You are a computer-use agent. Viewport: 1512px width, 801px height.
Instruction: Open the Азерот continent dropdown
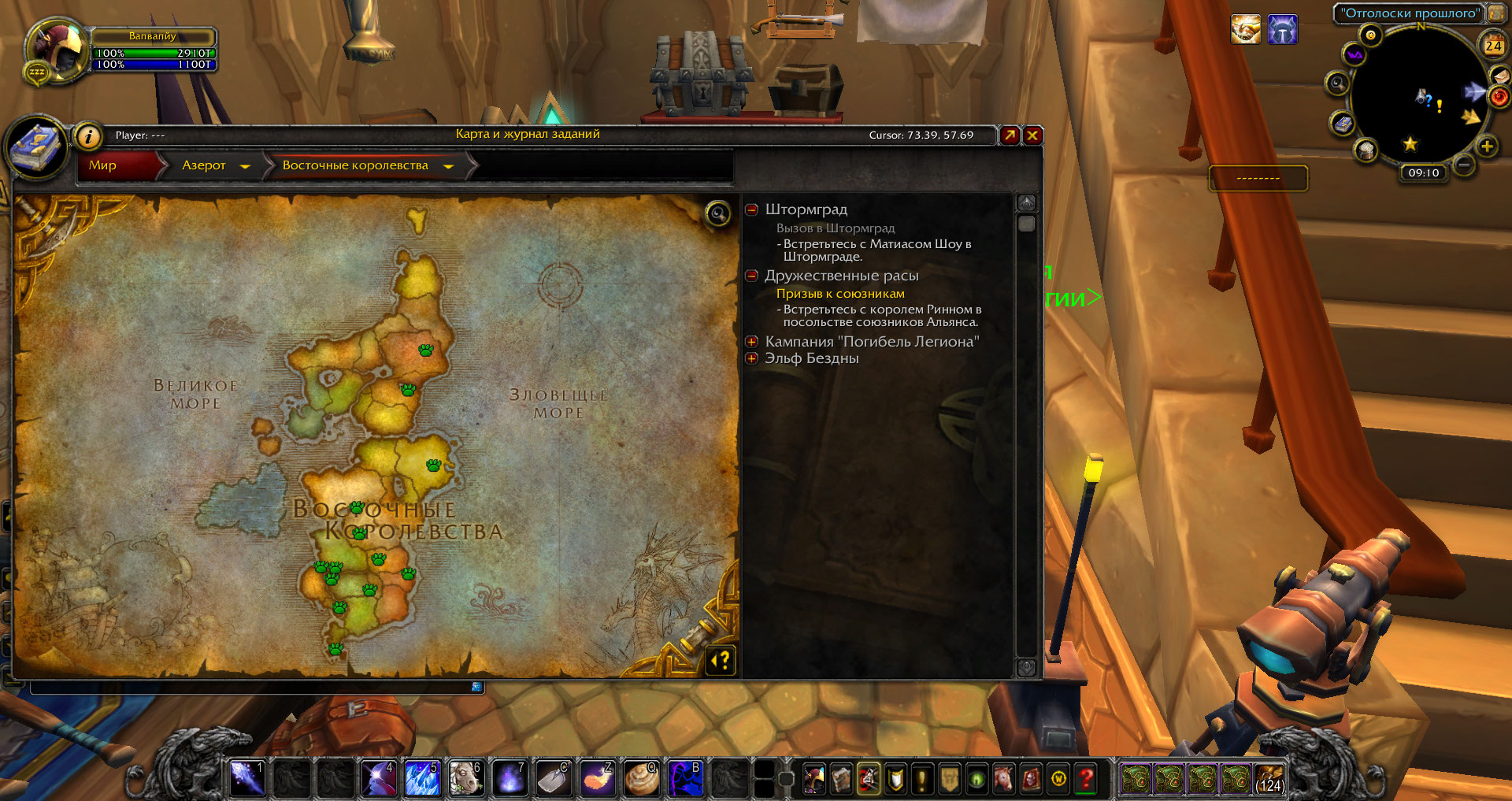[x=245, y=166]
